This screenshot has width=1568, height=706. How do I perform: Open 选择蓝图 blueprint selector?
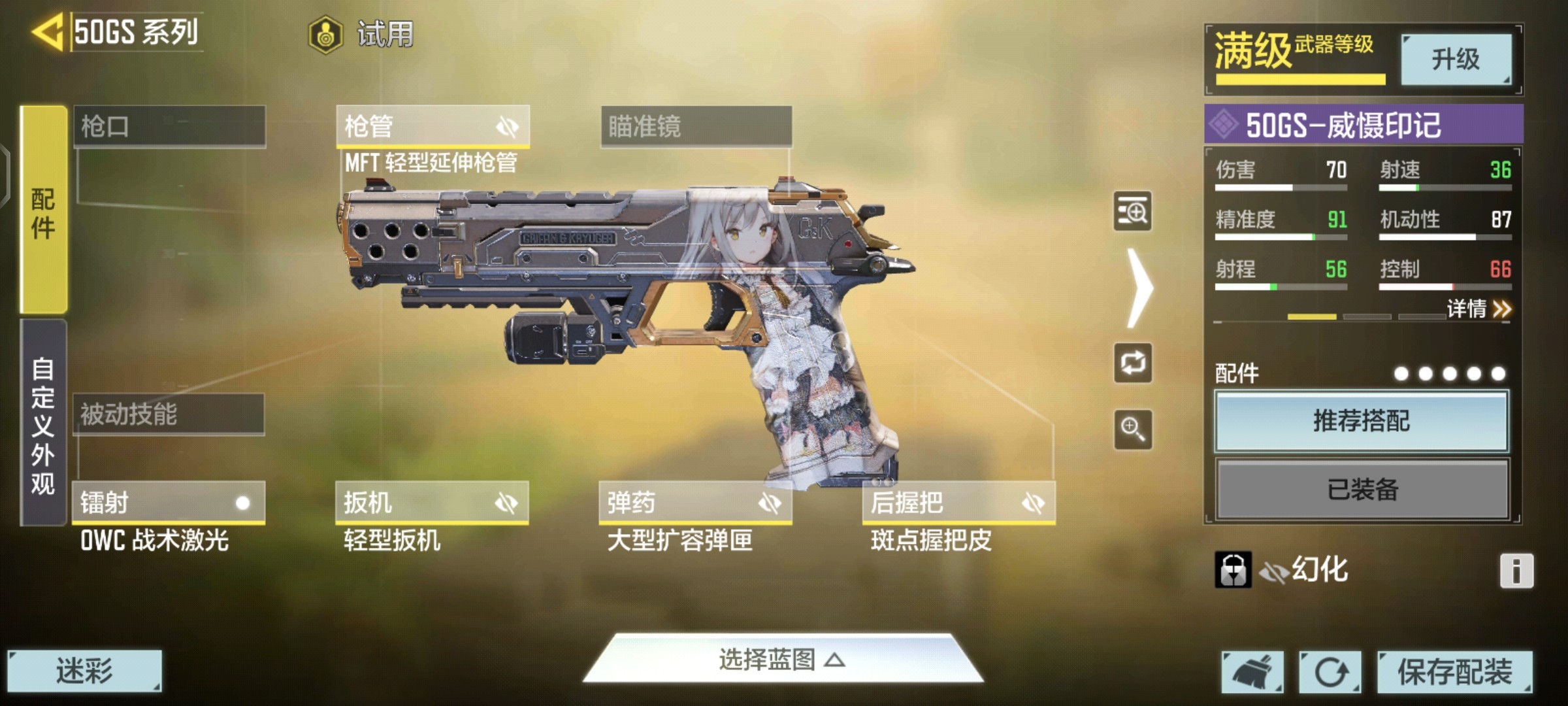(x=782, y=660)
